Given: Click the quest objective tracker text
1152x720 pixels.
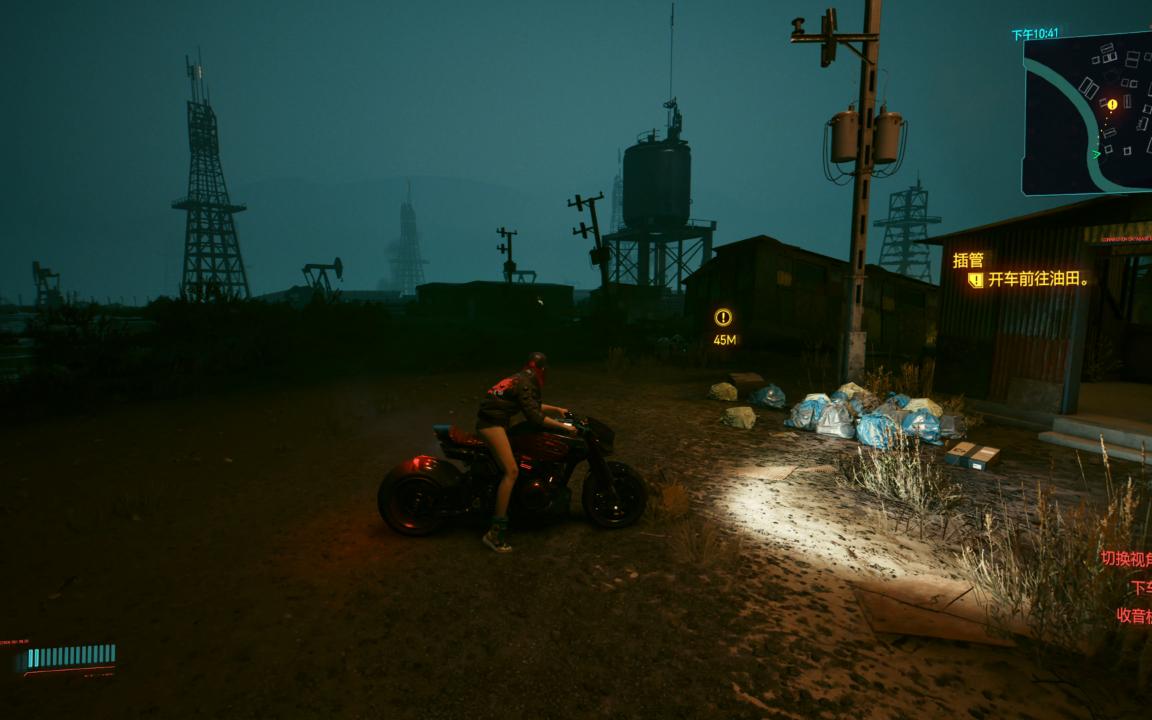Looking at the screenshot, I should tap(1038, 280).
